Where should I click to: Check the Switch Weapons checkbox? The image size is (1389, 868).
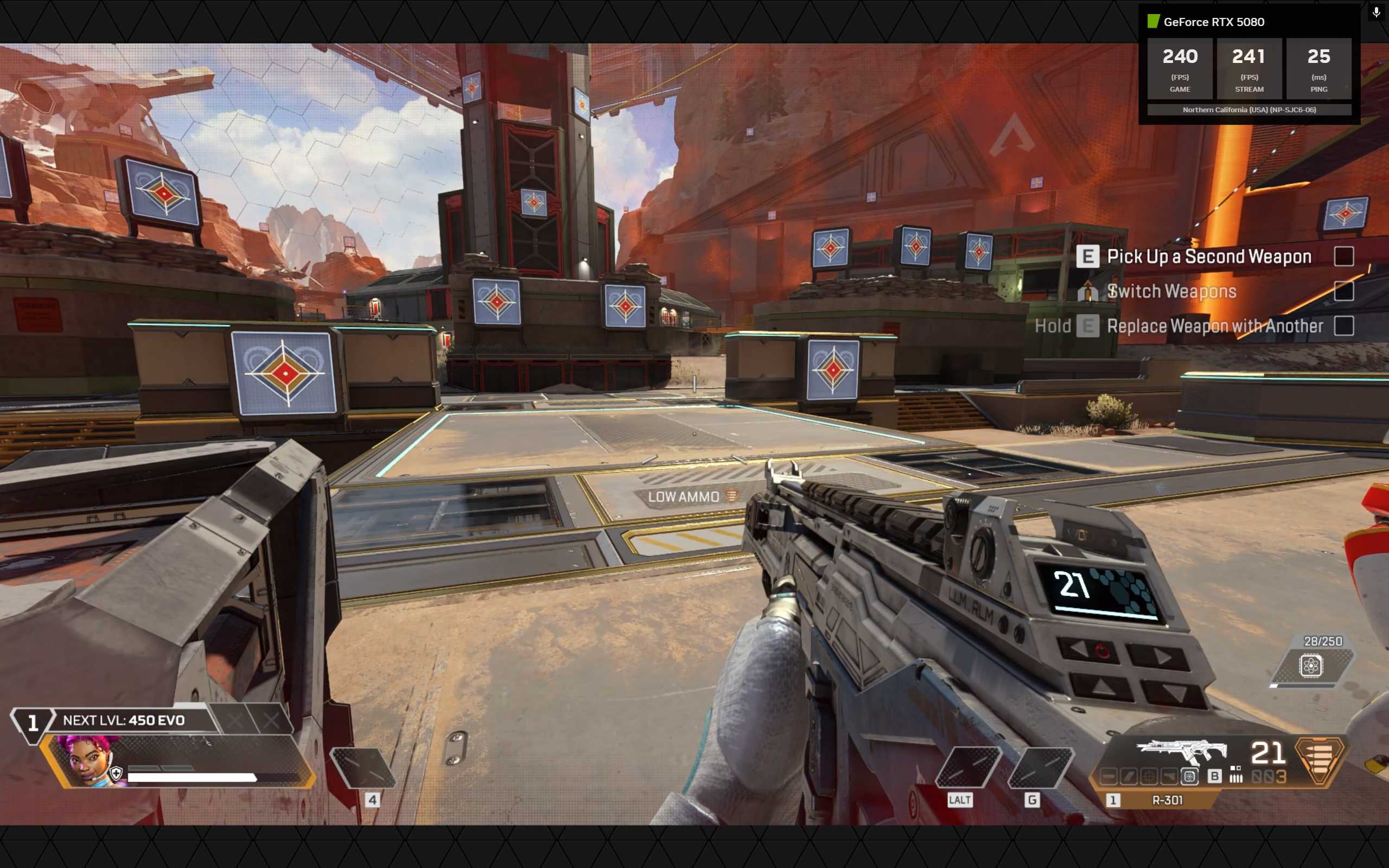pos(1345,292)
